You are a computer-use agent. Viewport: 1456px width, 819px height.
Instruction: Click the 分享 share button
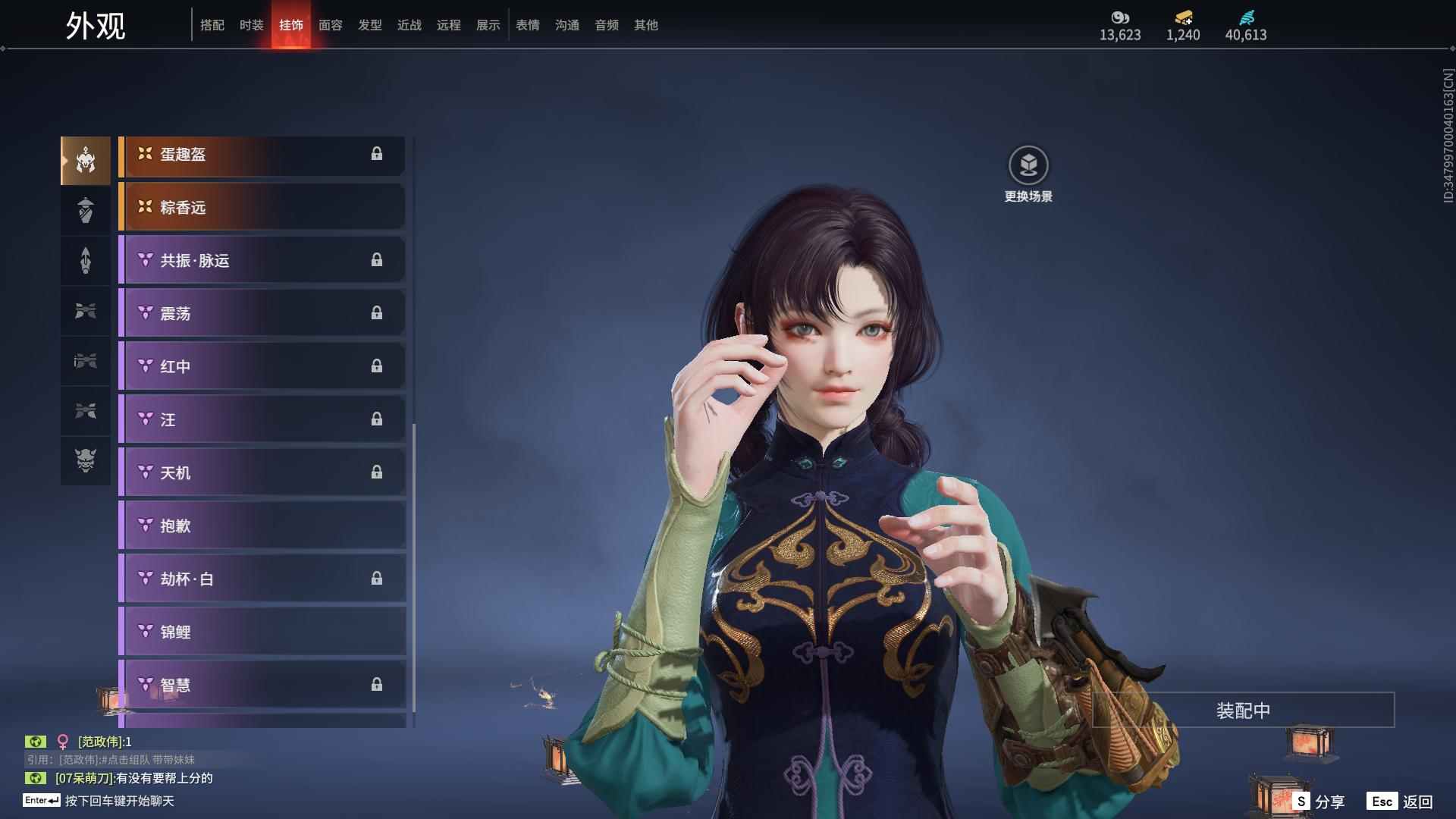point(1319,802)
